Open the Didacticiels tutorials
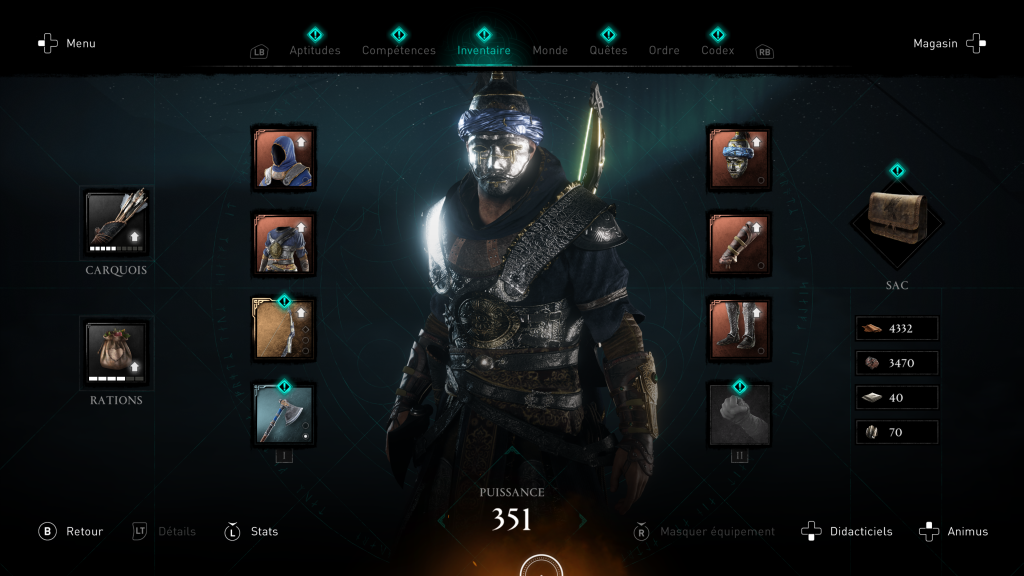The height and width of the screenshot is (576, 1024). [x=848, y=531]
